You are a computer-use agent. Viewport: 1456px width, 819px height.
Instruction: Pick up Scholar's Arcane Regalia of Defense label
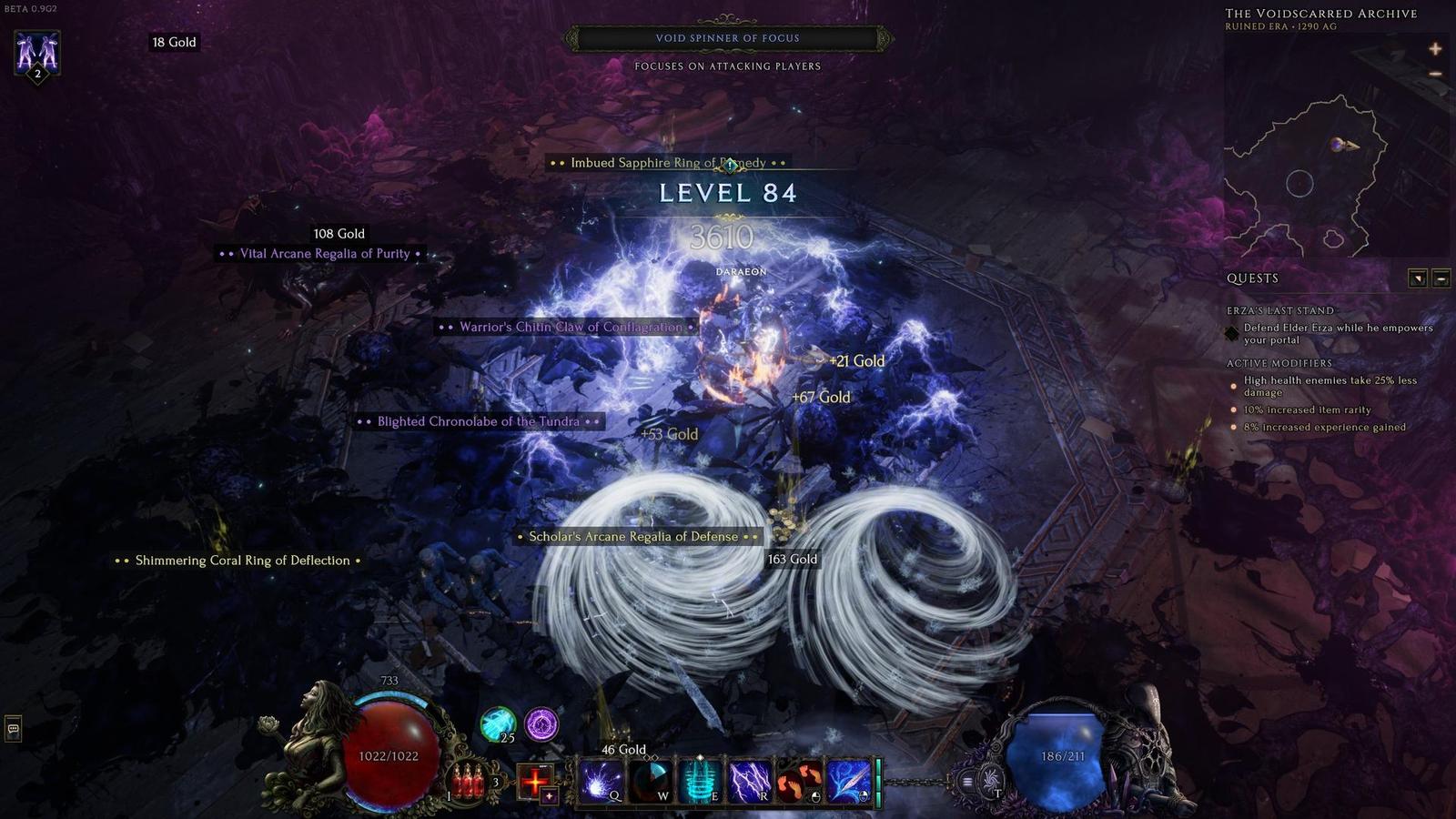633,537
